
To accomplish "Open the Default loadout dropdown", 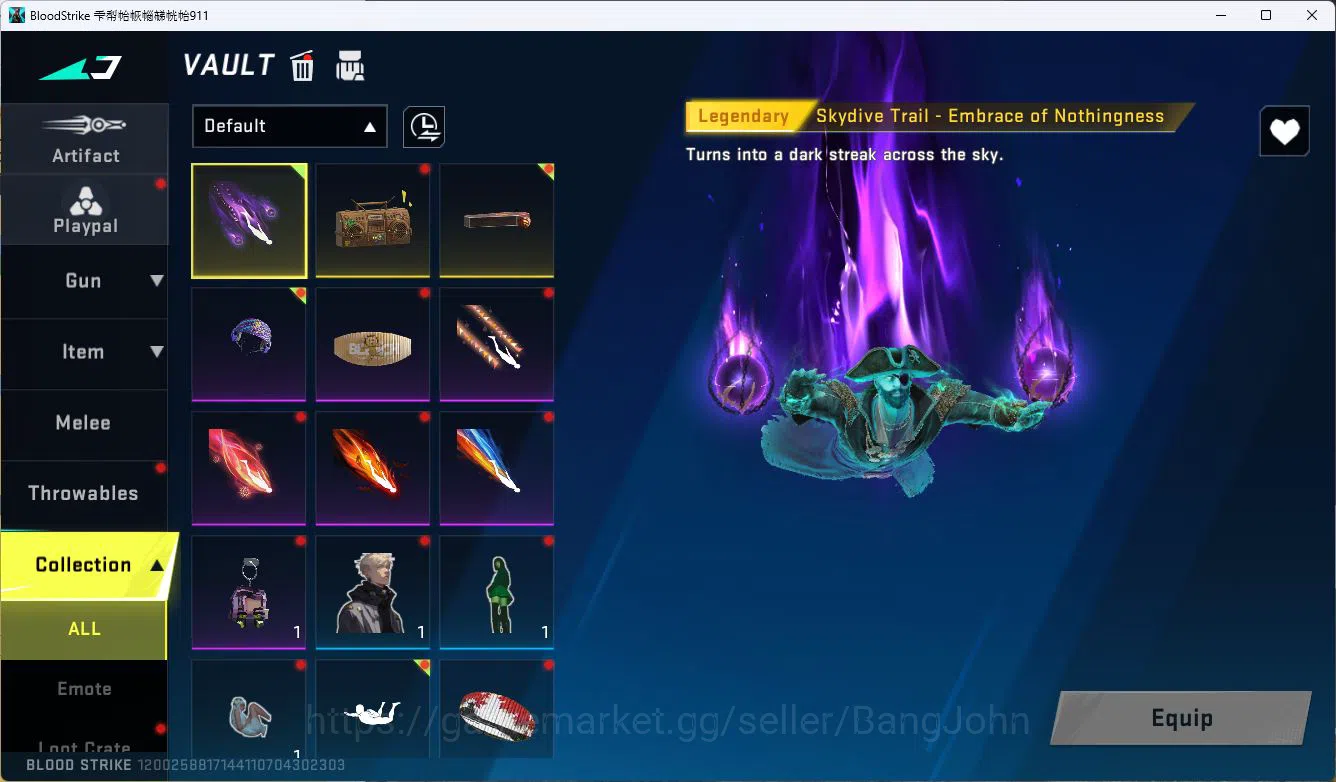I will click(289, 126).
